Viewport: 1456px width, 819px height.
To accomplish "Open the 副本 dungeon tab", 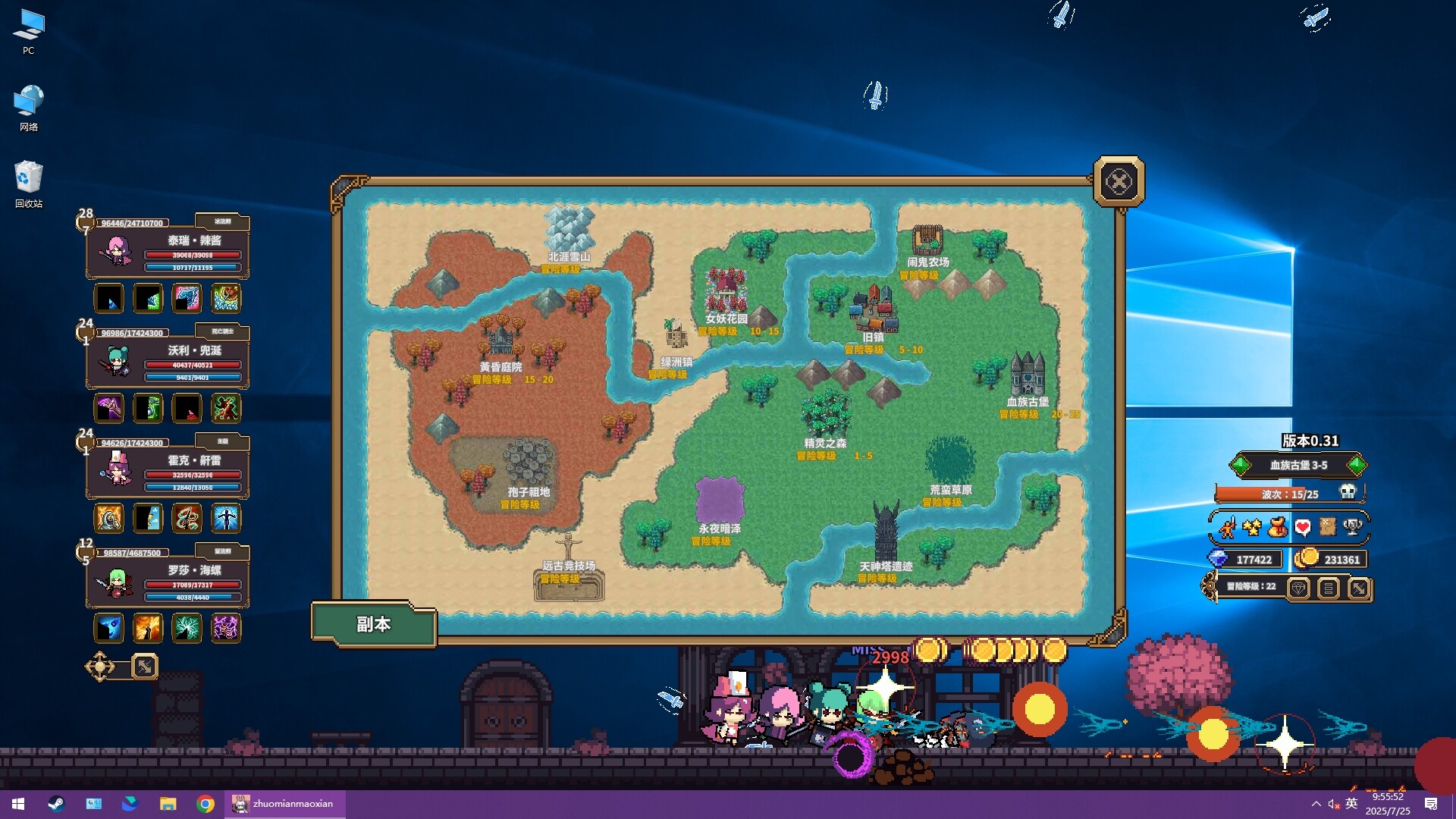I will (x=373, y=624).
